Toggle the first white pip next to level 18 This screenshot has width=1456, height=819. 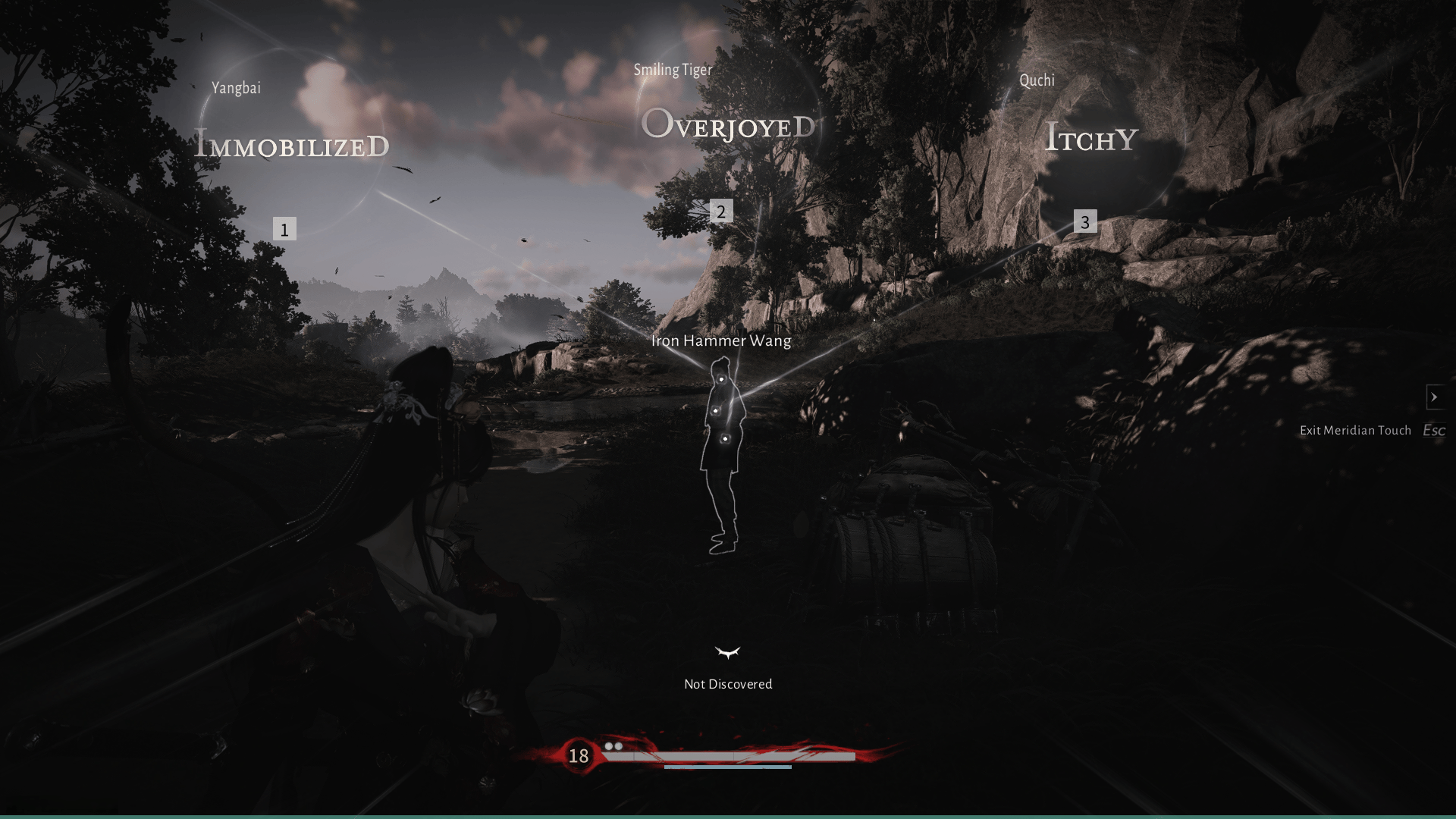pyautogui.click(x=609, y=747)
